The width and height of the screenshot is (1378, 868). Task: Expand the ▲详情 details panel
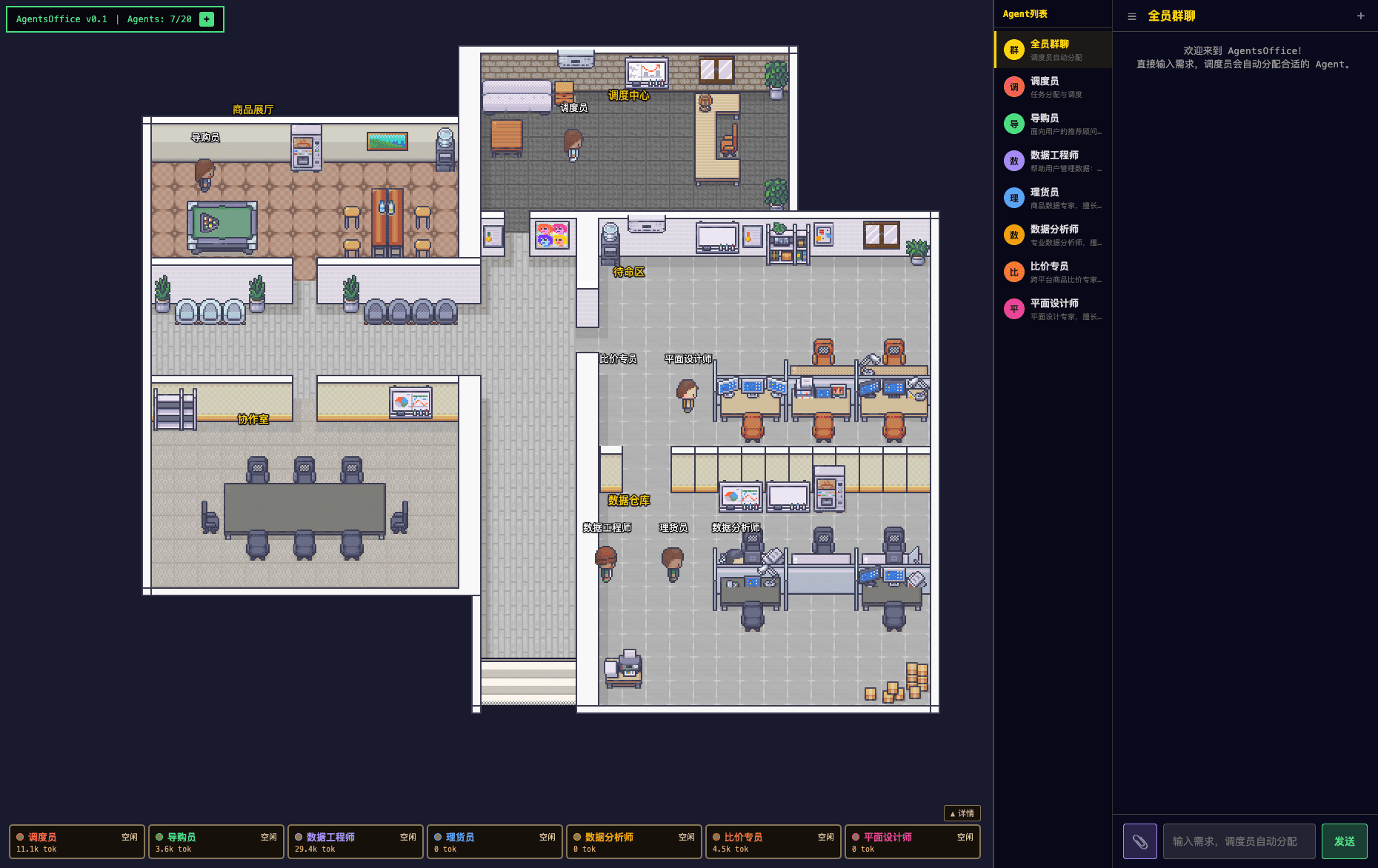coord(961,813)
